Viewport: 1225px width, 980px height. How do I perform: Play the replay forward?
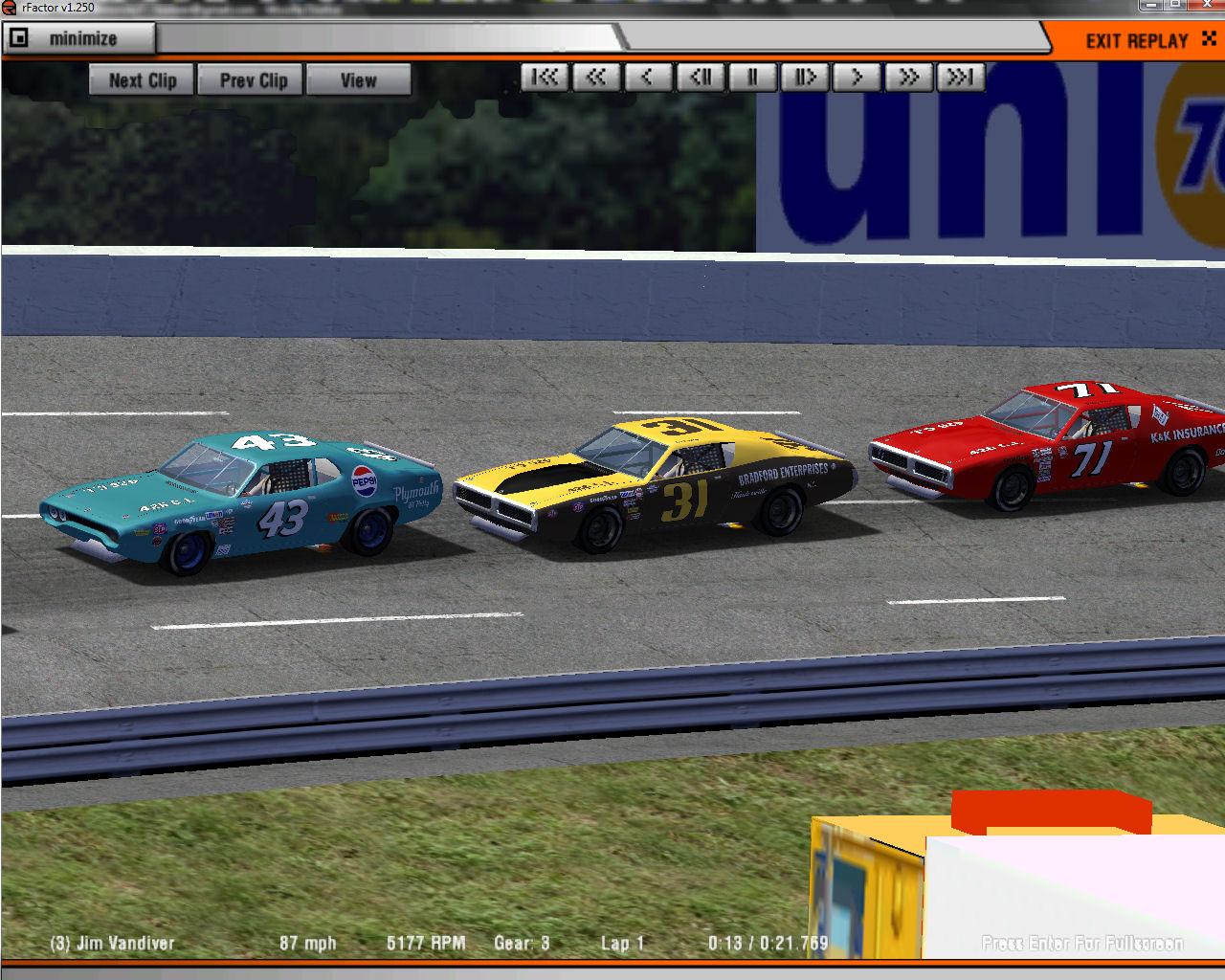(x=857, y=78)
